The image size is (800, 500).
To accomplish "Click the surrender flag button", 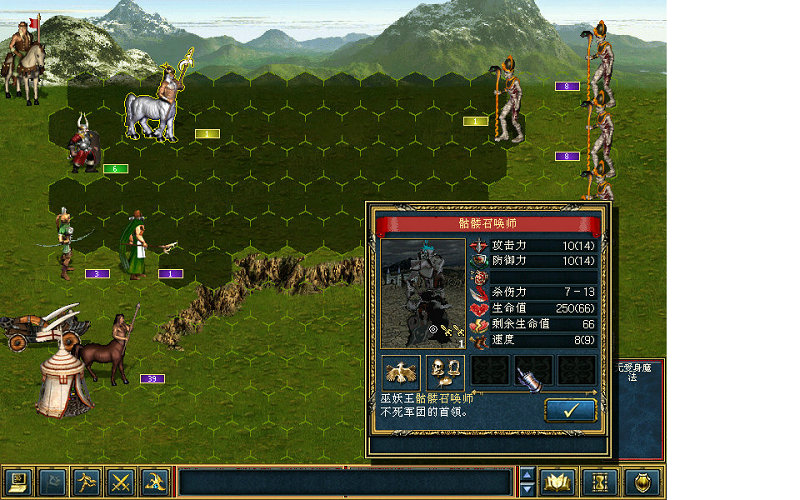I will 54,483.
